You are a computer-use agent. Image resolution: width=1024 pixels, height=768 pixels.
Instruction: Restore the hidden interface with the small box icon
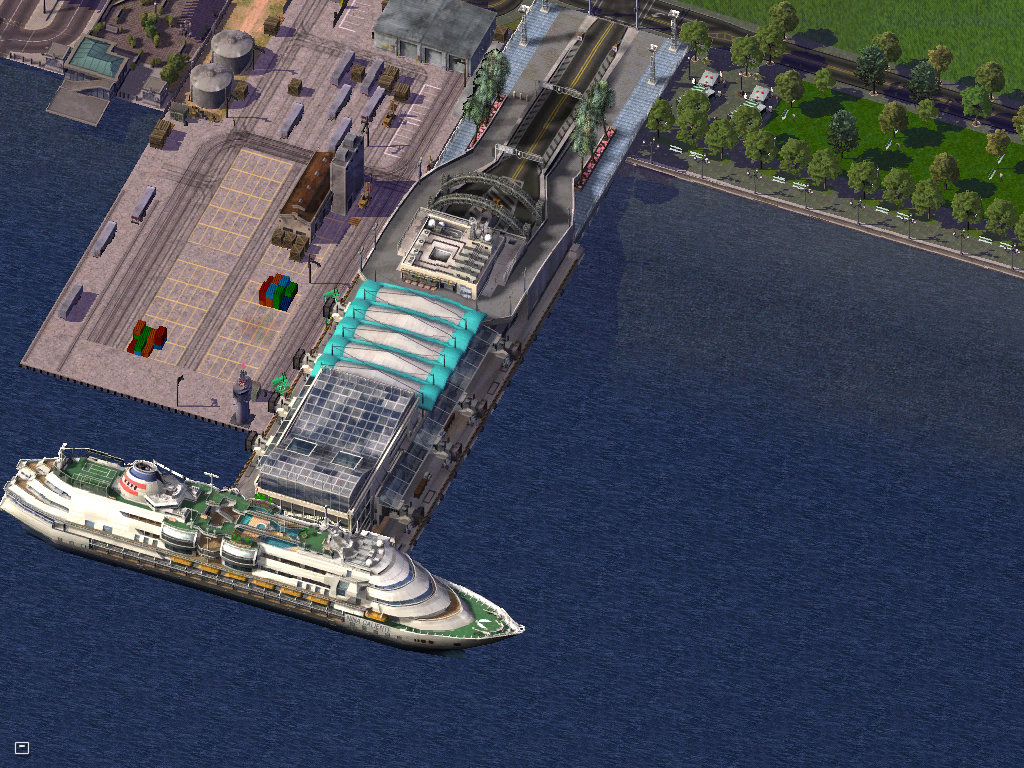pos(22,747)
